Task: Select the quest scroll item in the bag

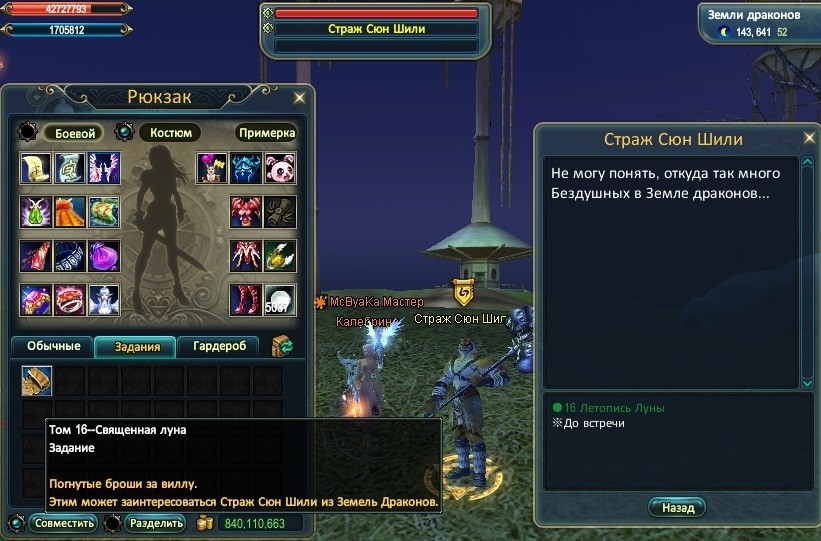Action: (37, 381)
